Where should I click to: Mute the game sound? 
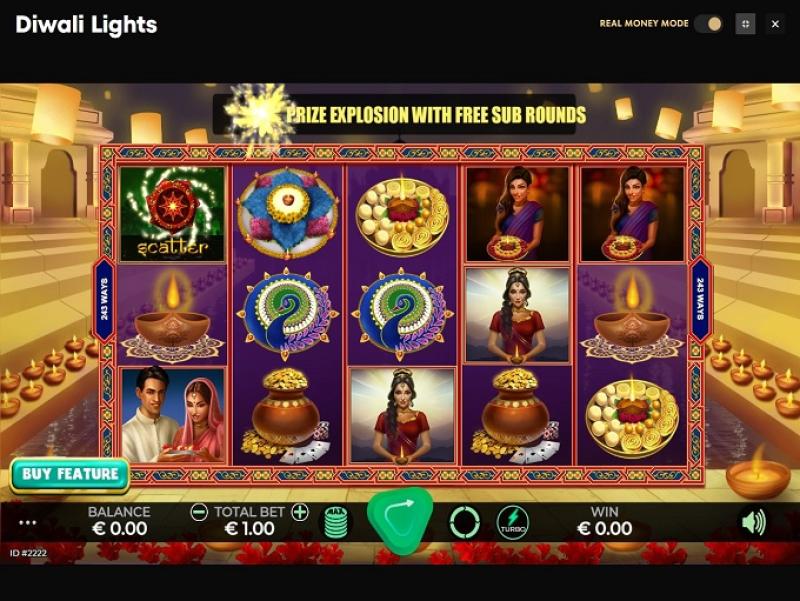pos(752,522)
